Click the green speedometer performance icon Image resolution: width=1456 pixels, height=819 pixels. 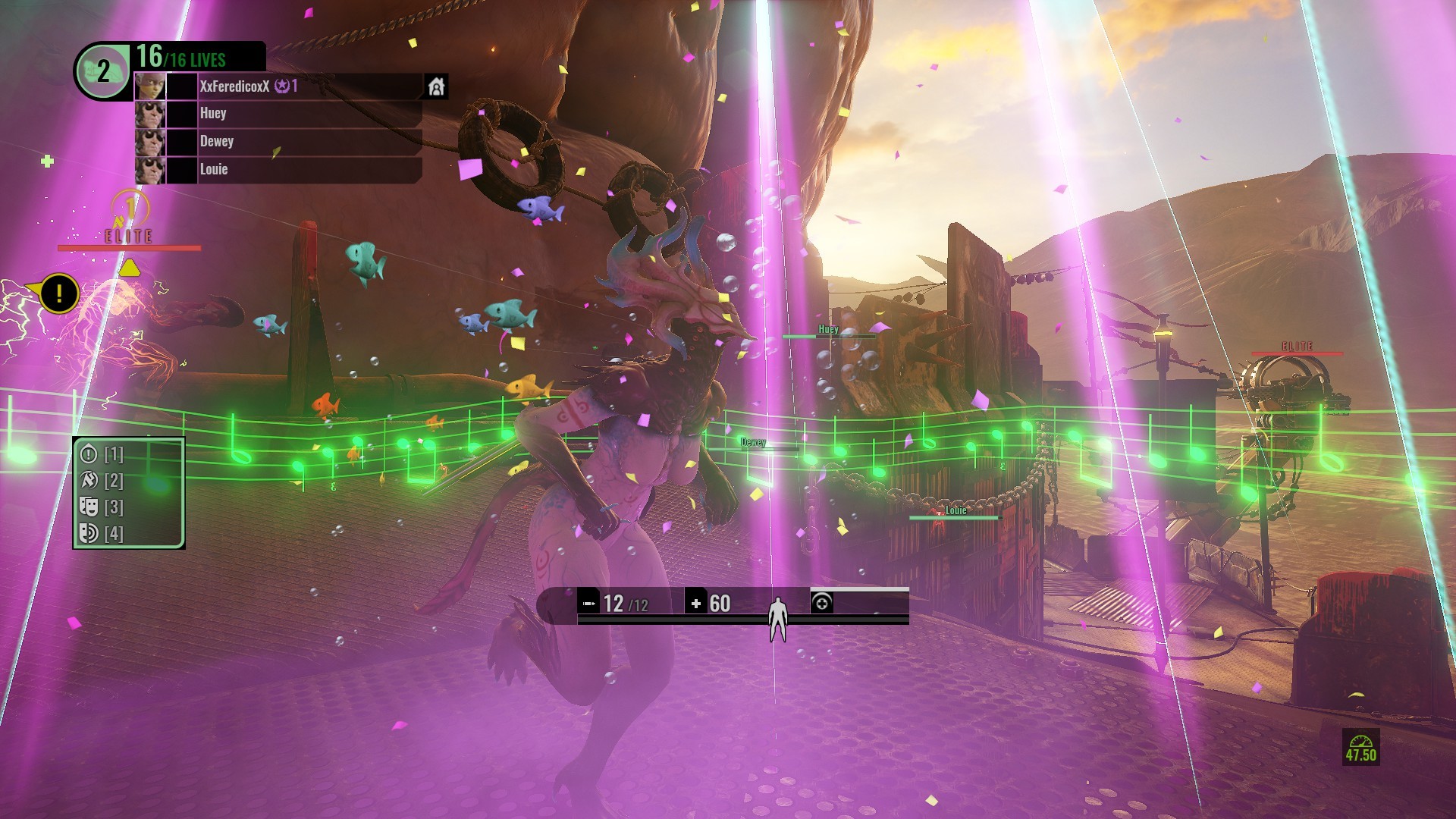(x=1360, y=747)
